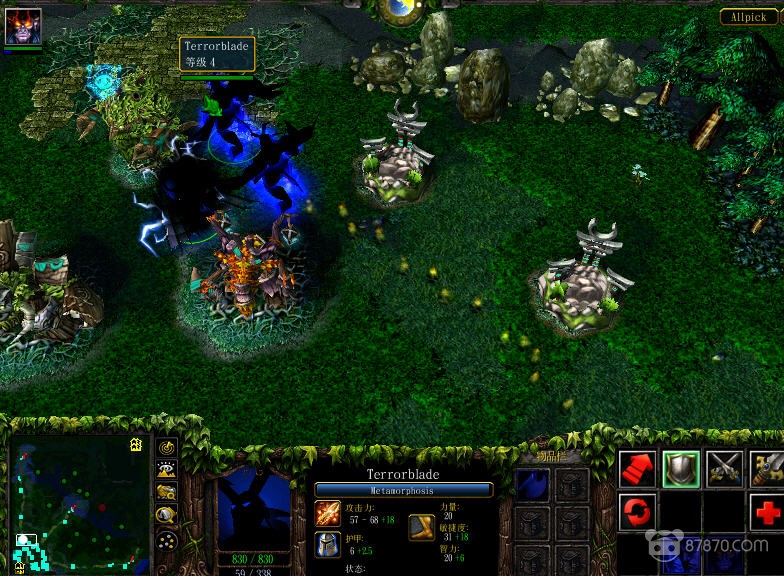Open the Allpick menu button
Screen dimensions: 784x576
(x=746, y=17)
